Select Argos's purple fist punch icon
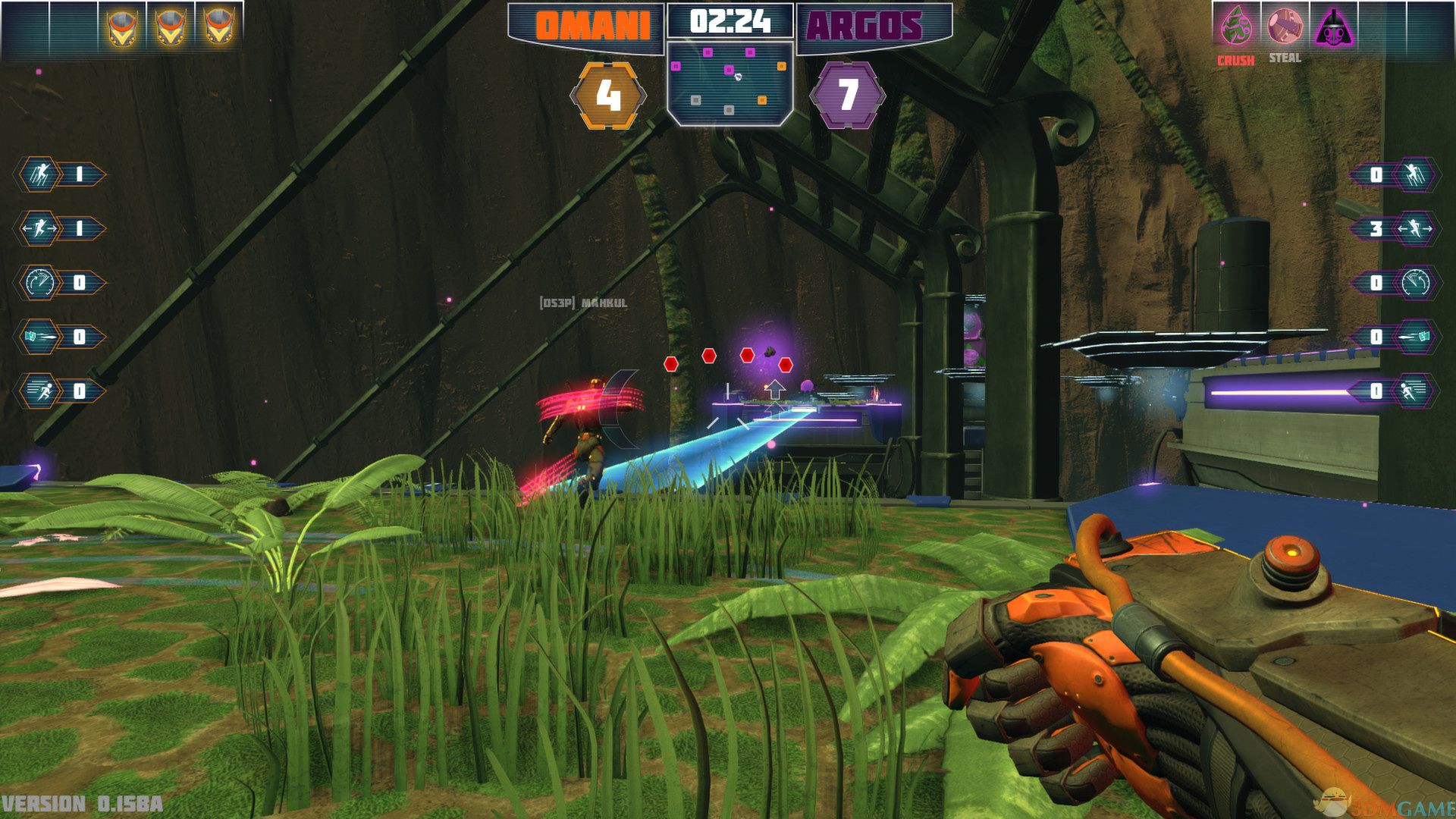This screenshot has width=1456, height=819. (1415, 337)
